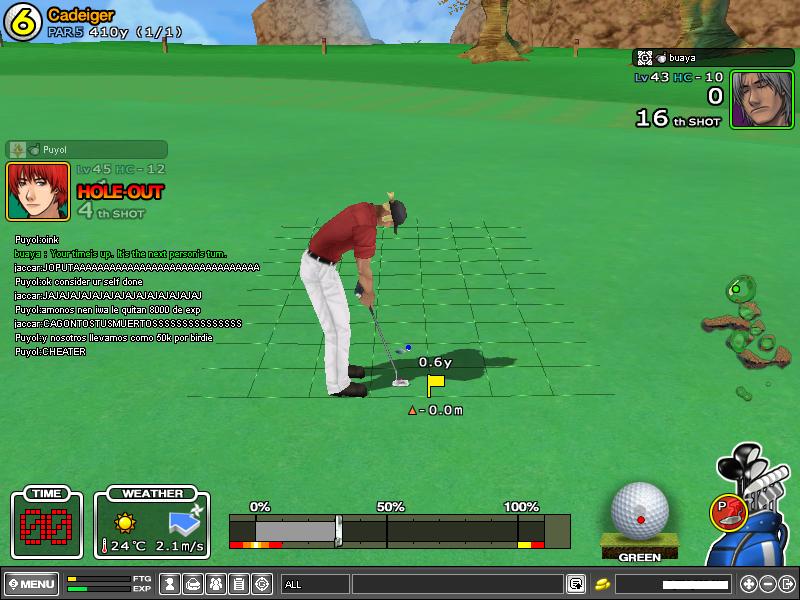The image size is (800, 600).
Task: Open the ALL chat channel selector
Action: [x=315, y=584]
